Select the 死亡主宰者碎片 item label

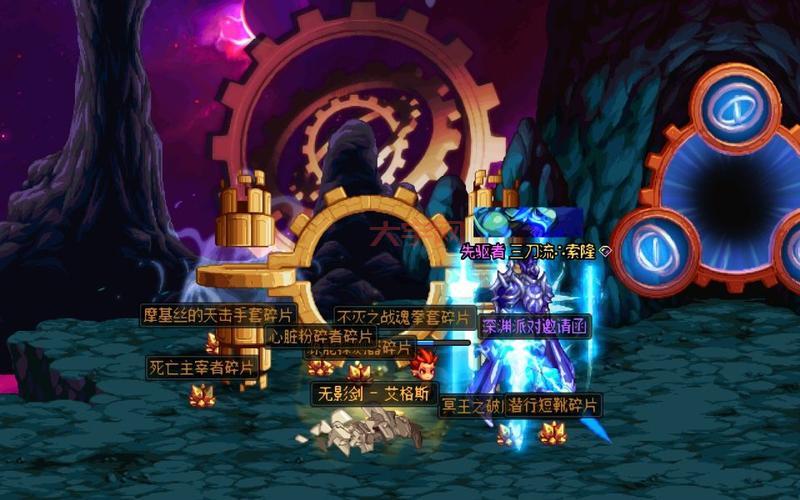click(201, 367)
